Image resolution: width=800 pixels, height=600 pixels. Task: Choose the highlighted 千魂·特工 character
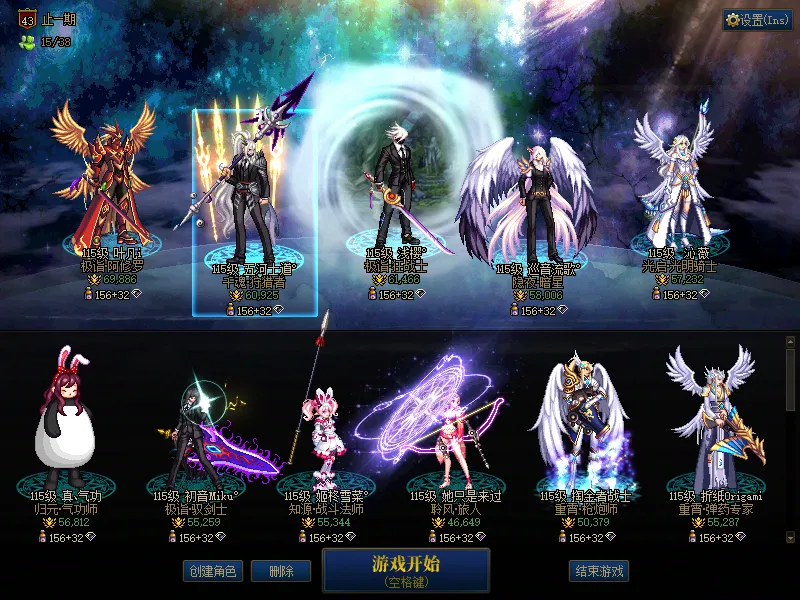click(x=254, y=200)
